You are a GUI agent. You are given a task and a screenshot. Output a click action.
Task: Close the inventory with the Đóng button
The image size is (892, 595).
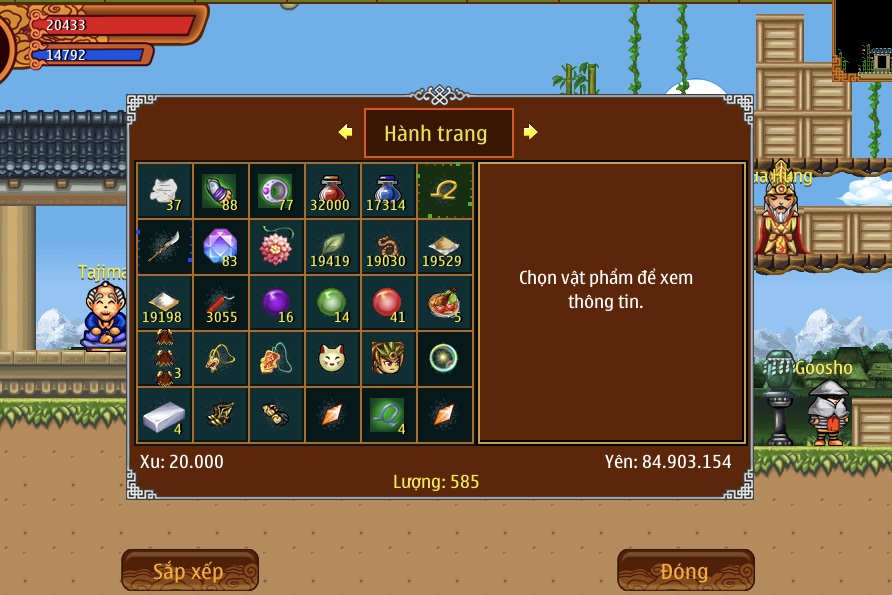click(x=685, y=571)
